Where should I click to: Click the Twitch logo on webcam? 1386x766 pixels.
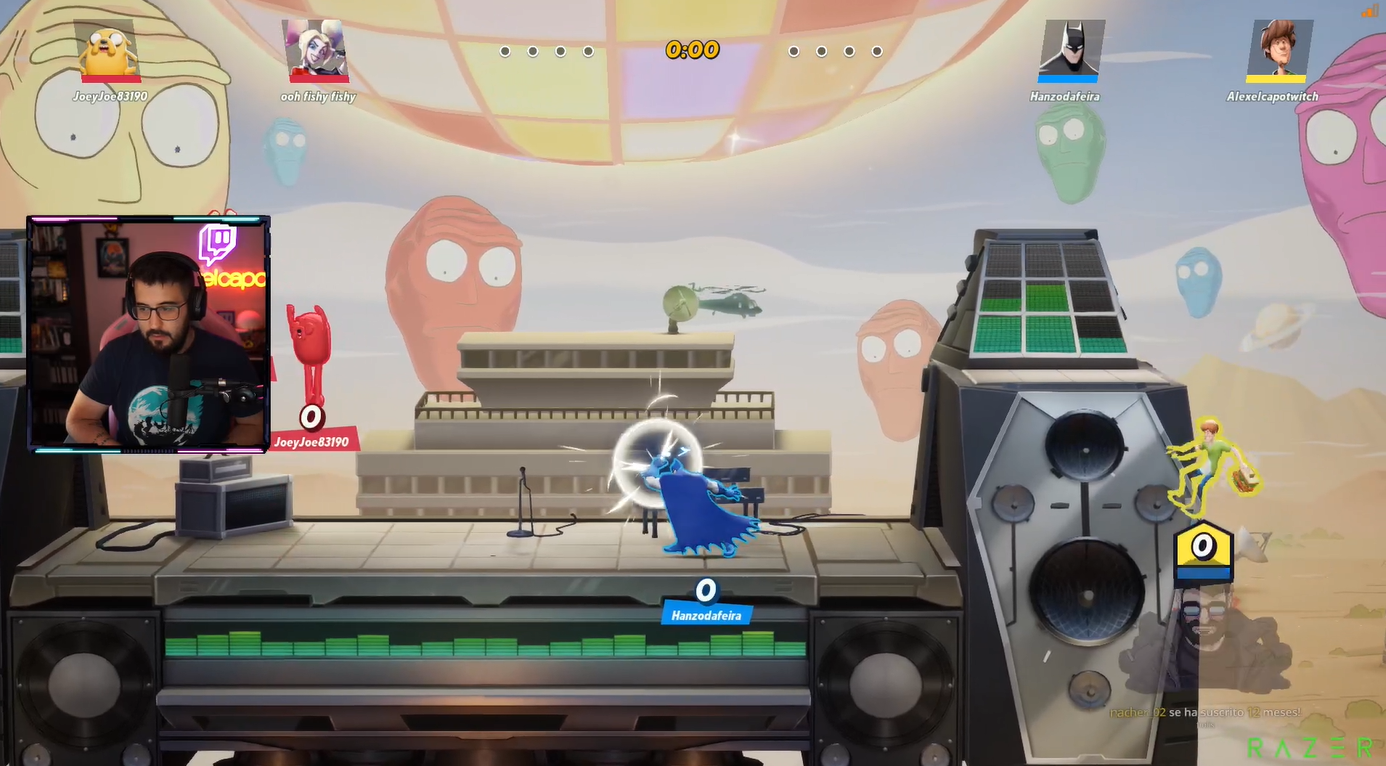point(217,245)
